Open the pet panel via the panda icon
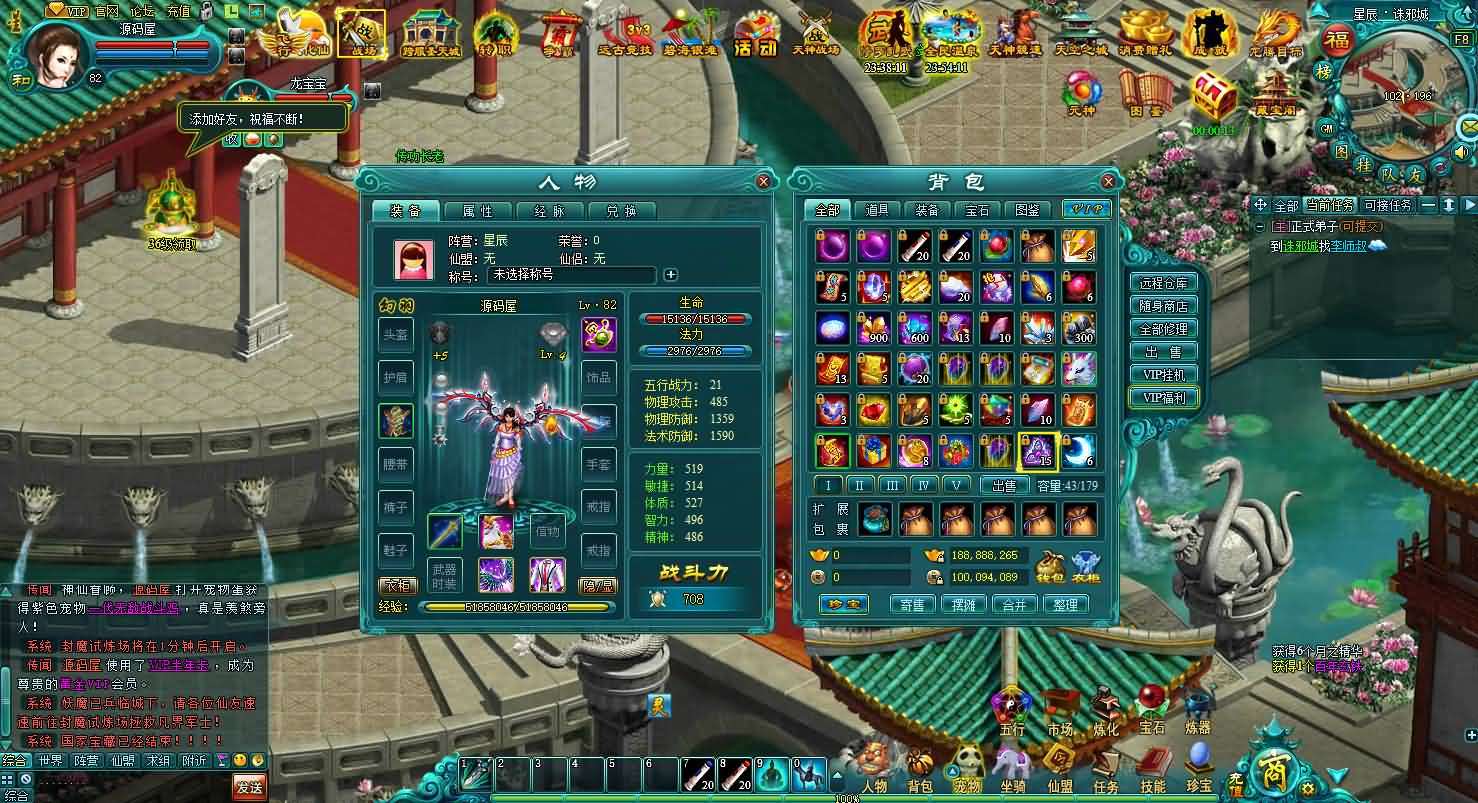1478x803 pixels. (968, 758)
